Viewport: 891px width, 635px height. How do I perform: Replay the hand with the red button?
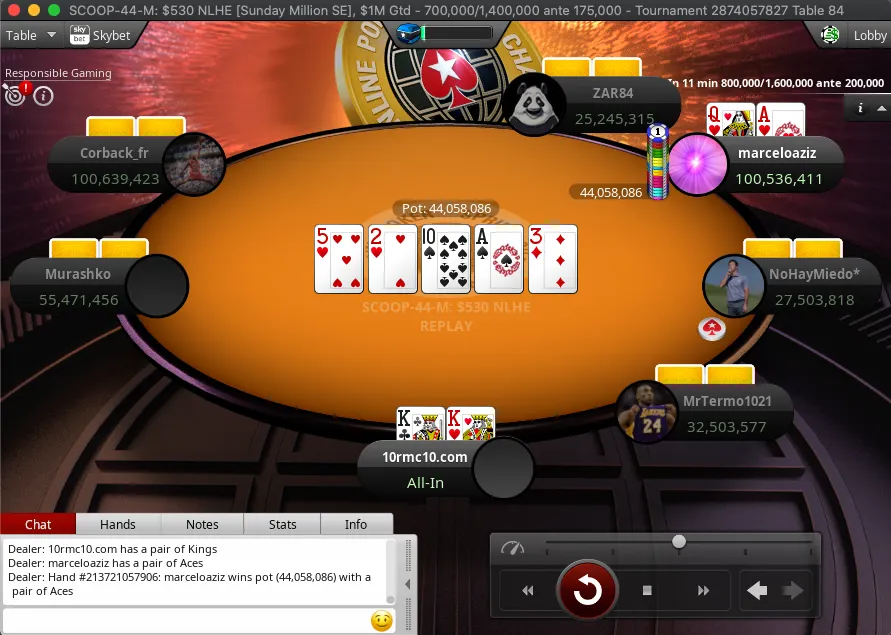[x=587, y=591]
